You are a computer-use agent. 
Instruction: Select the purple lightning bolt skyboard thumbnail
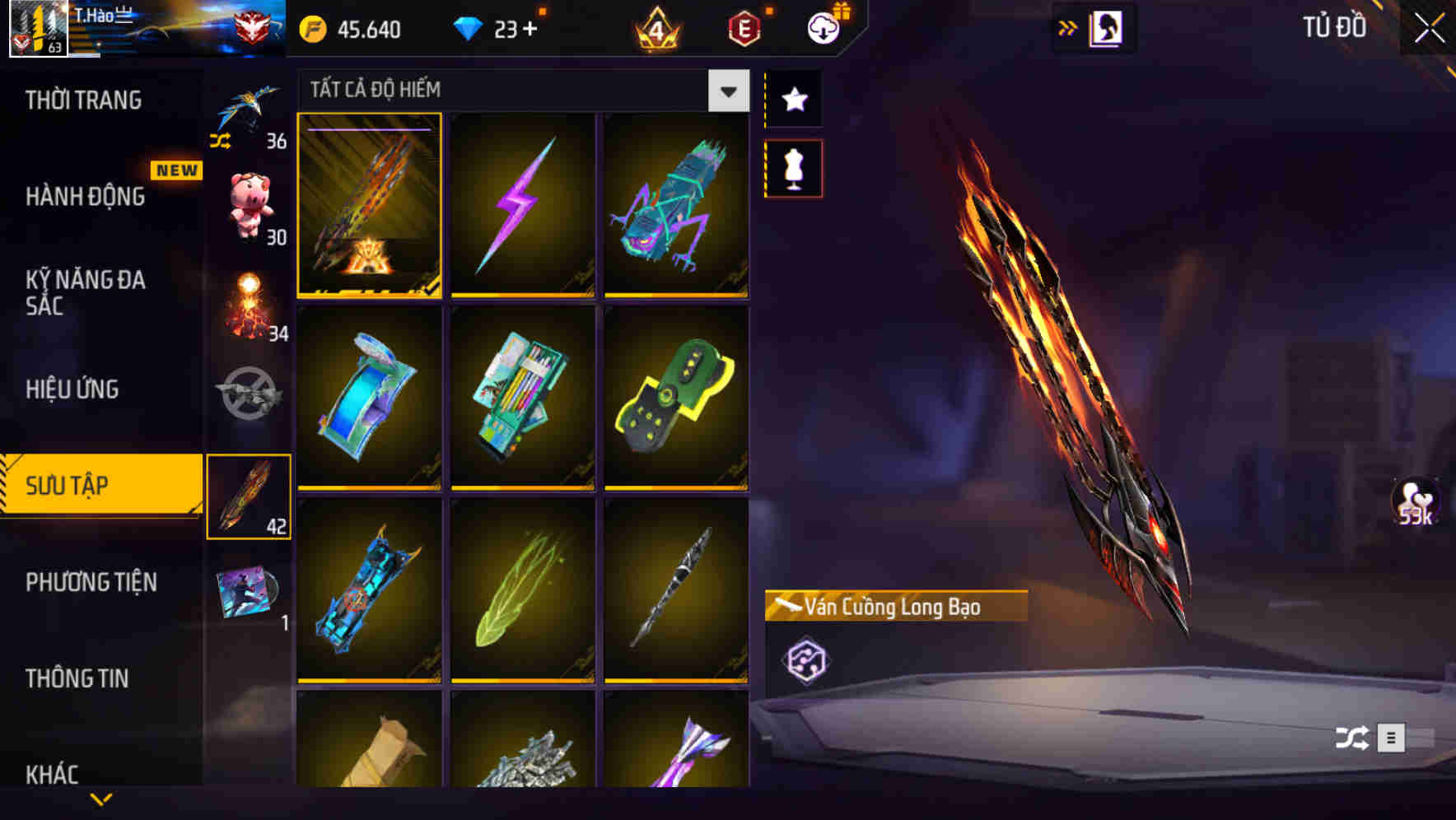523,206
